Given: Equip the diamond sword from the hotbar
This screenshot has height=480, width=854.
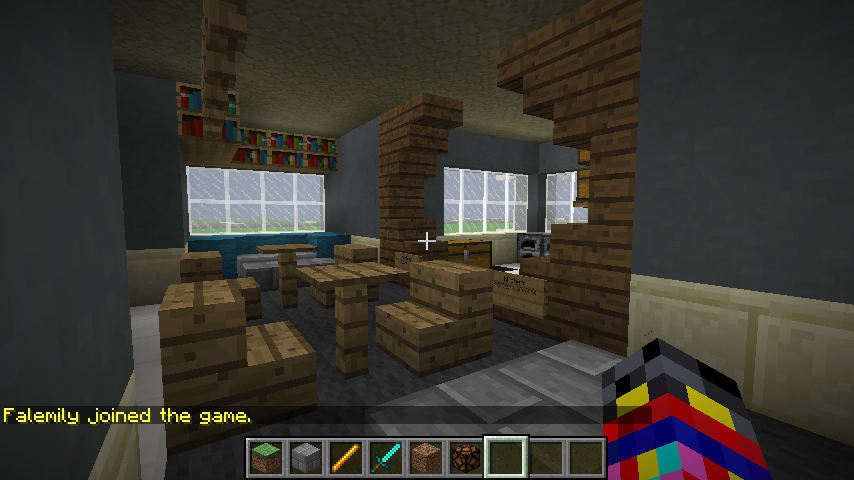Looking at the screenshot, I should click(x=385, y=457).
